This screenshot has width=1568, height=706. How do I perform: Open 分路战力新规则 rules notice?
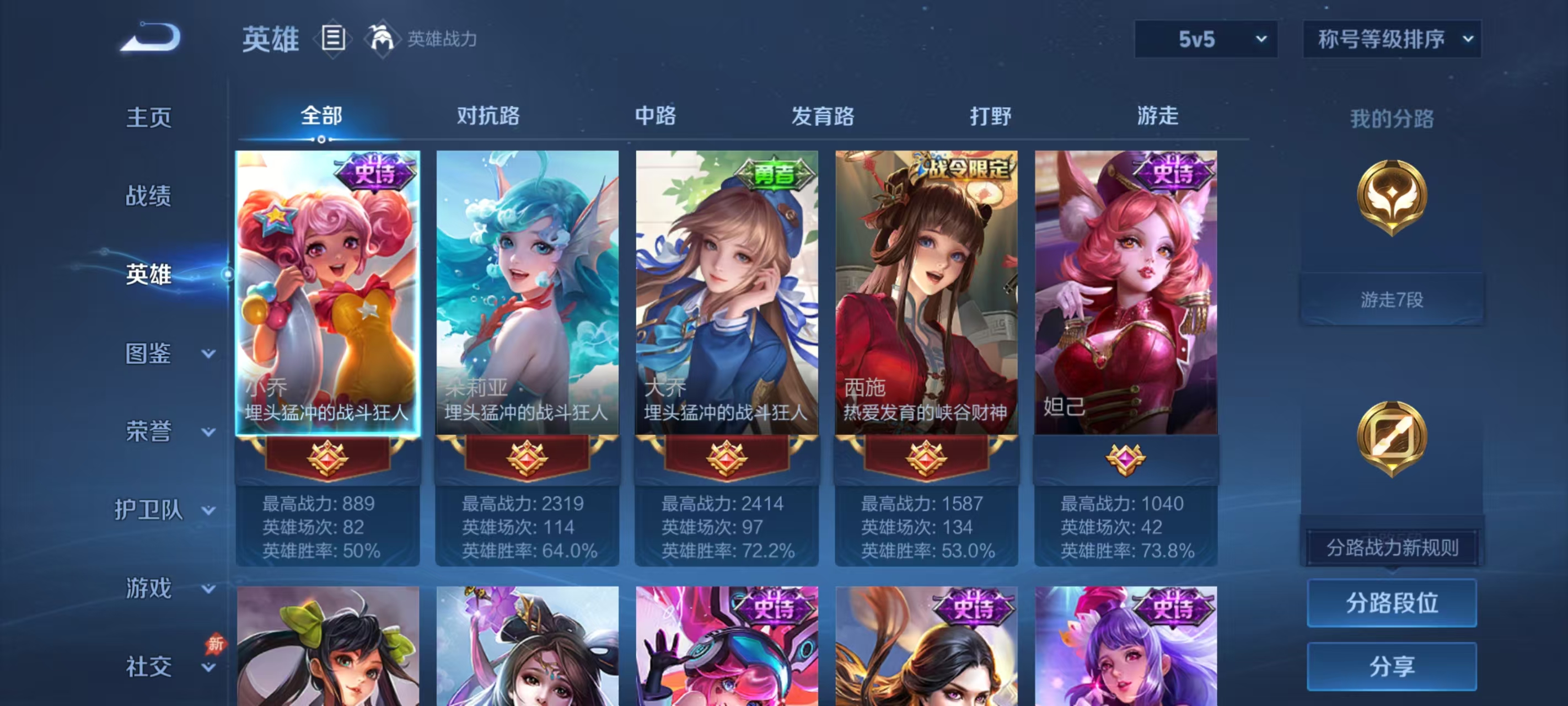coord(1392,548)
